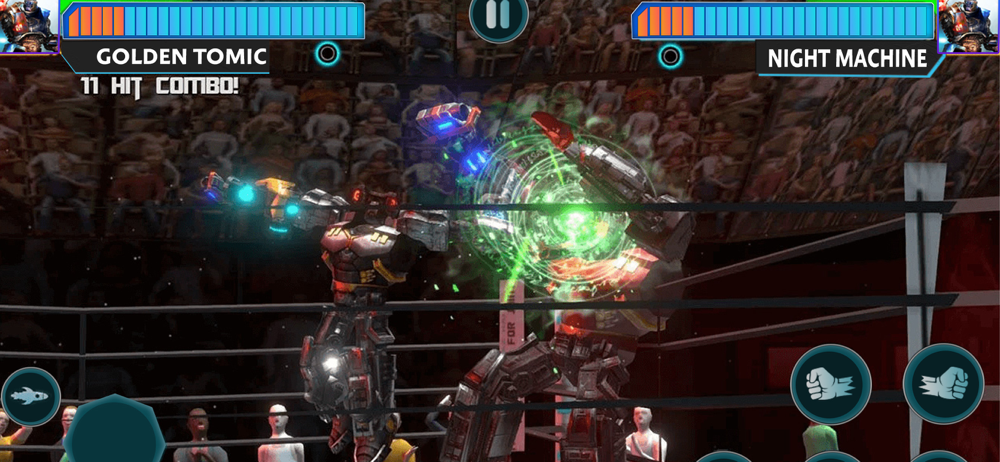Pause the fight with the pause button
The width and height of the screenshot is (1000, 462).
tap(498, 15)
